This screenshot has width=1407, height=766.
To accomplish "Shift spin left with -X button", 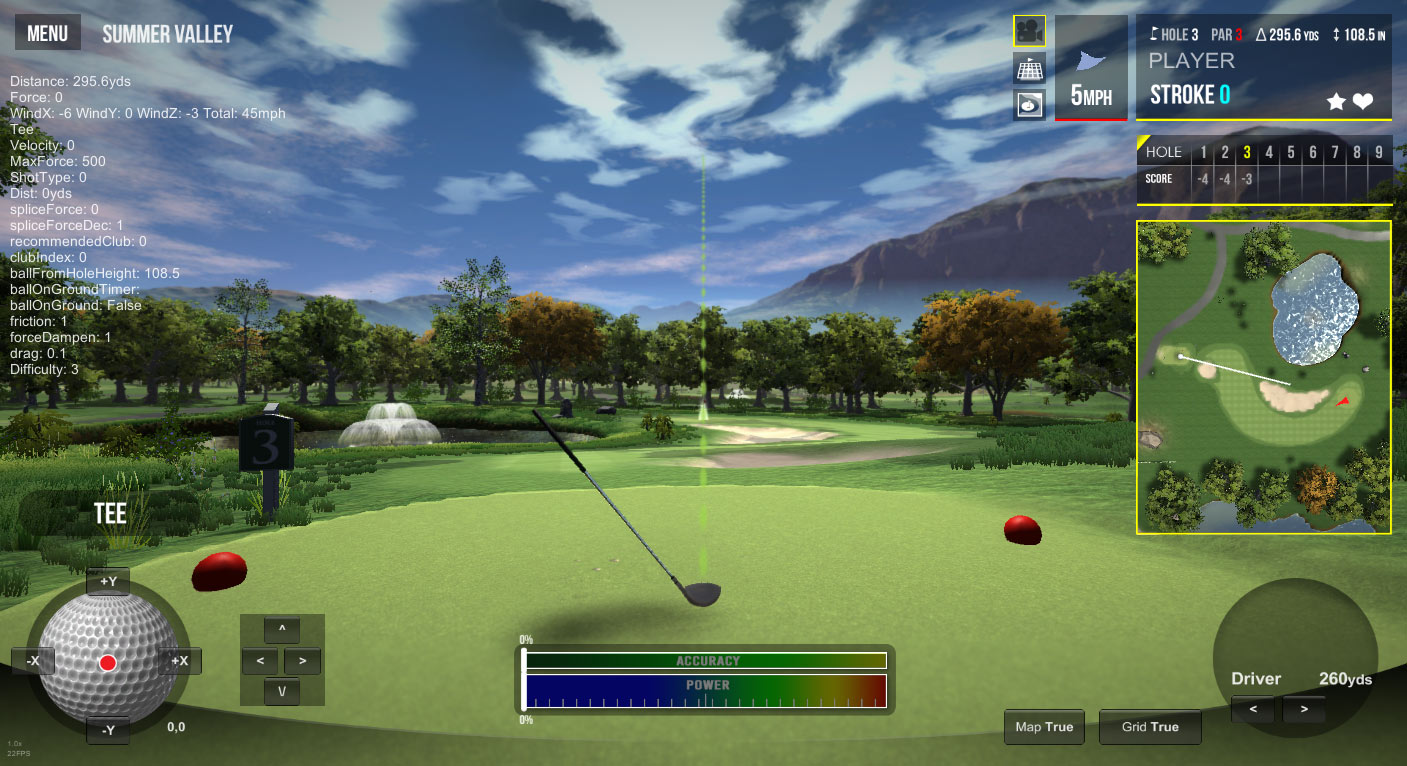I will click(x=33, y=661).
